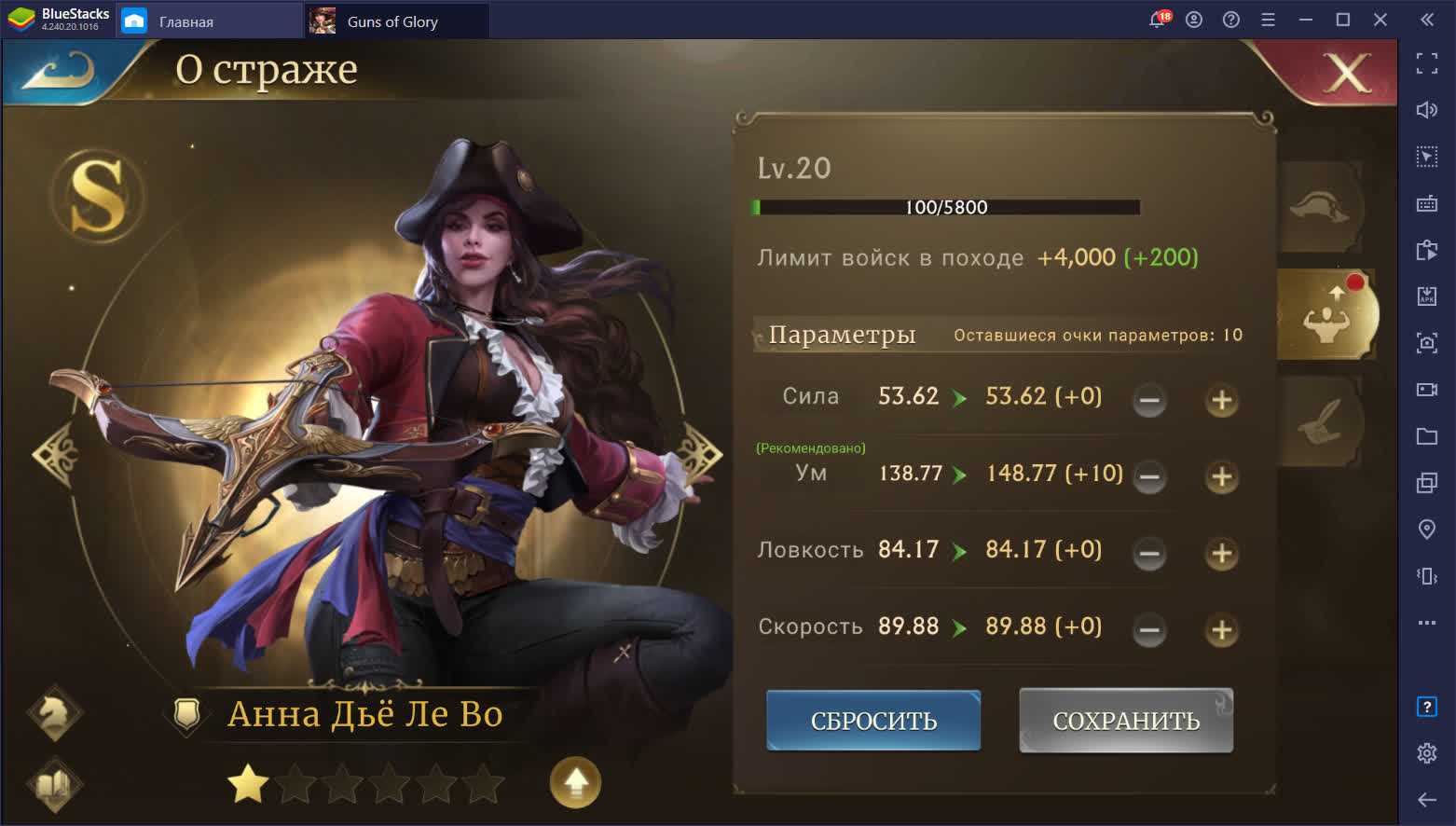Close the guardian screen with the X

[x=1347, y=73]
